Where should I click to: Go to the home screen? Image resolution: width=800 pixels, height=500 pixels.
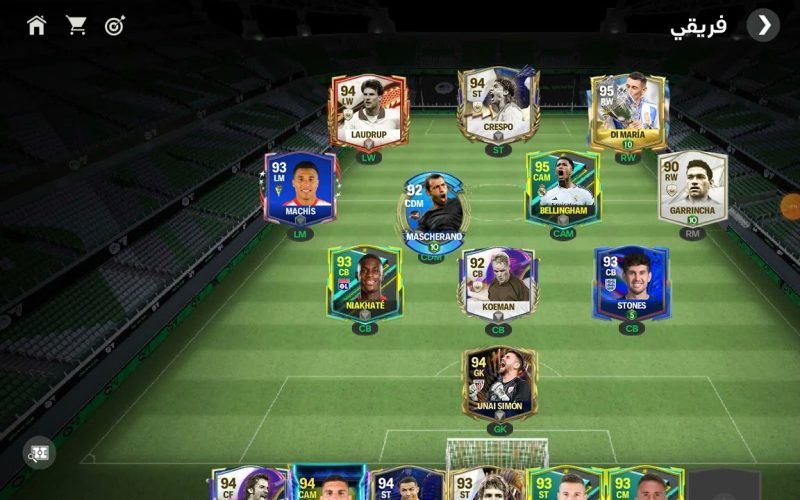(x=37, y=25)
